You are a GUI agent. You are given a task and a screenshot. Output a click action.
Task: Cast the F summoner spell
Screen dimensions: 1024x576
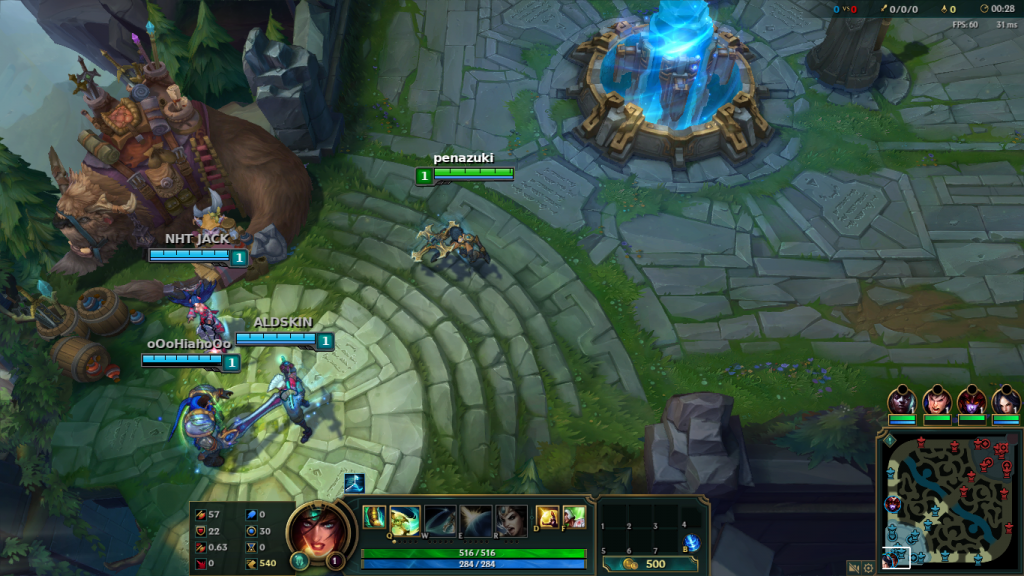point(574,517)
